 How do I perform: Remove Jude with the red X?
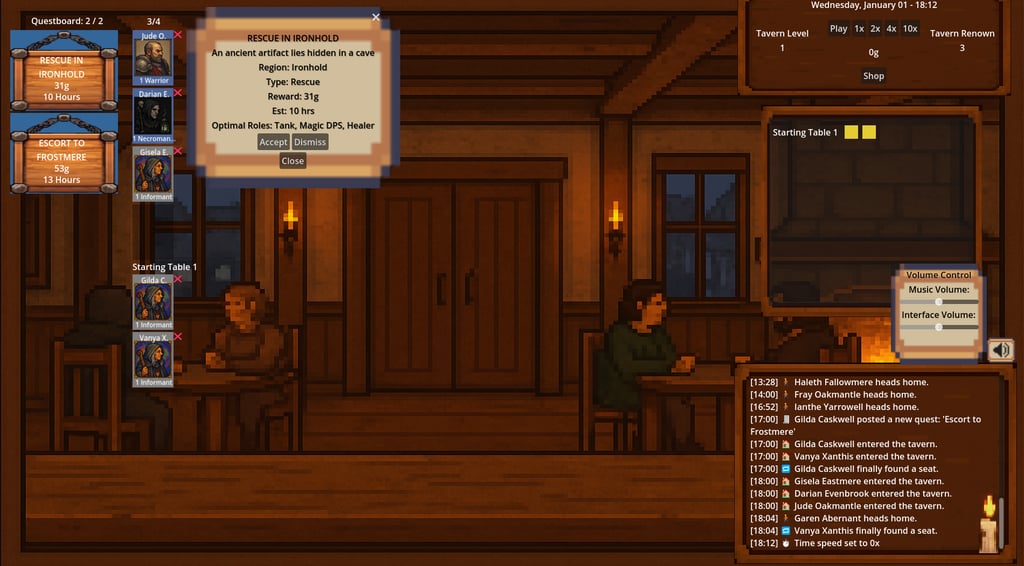tap(178, 35)
